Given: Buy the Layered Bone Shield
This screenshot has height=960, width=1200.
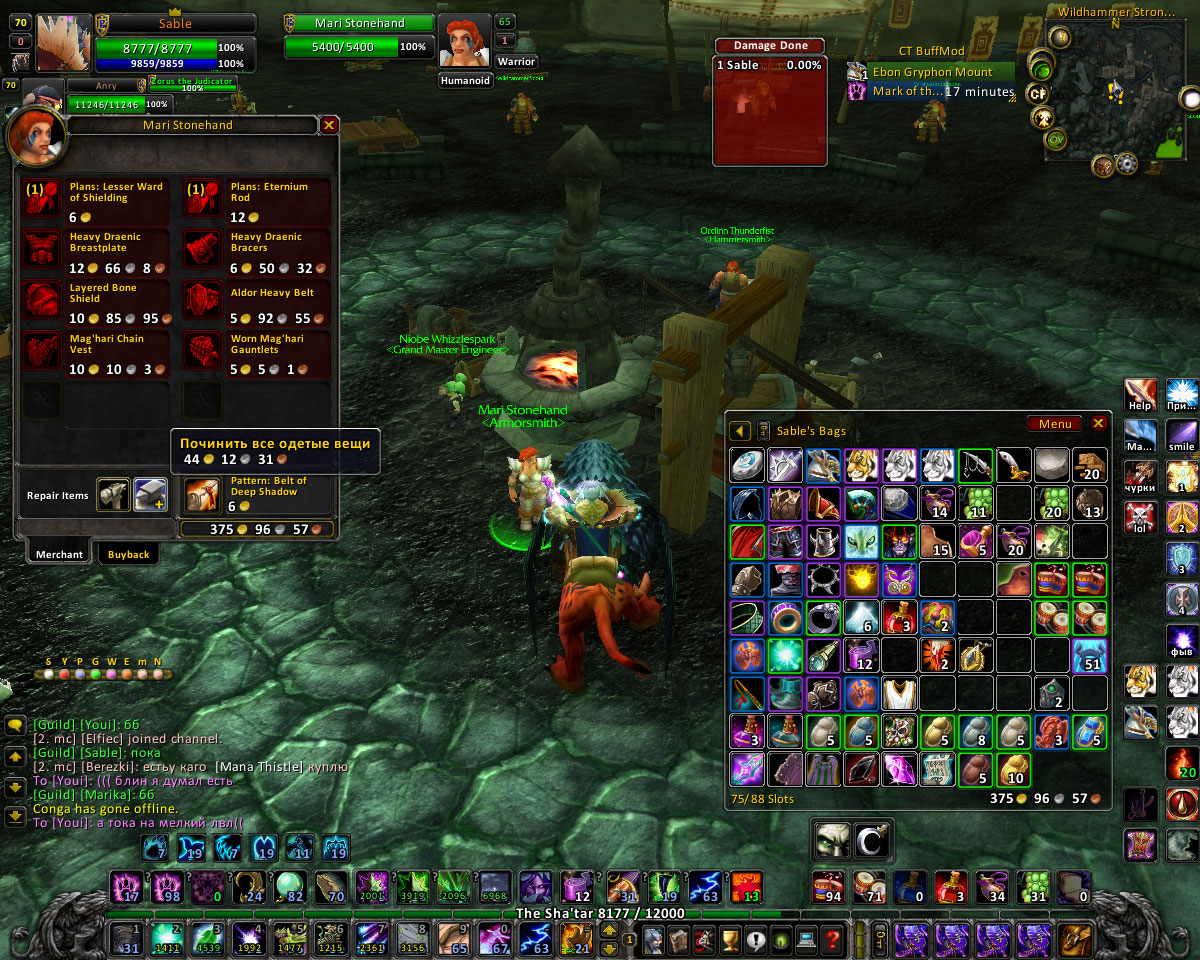Looking at the screenshot, I should tap(43, 301).
